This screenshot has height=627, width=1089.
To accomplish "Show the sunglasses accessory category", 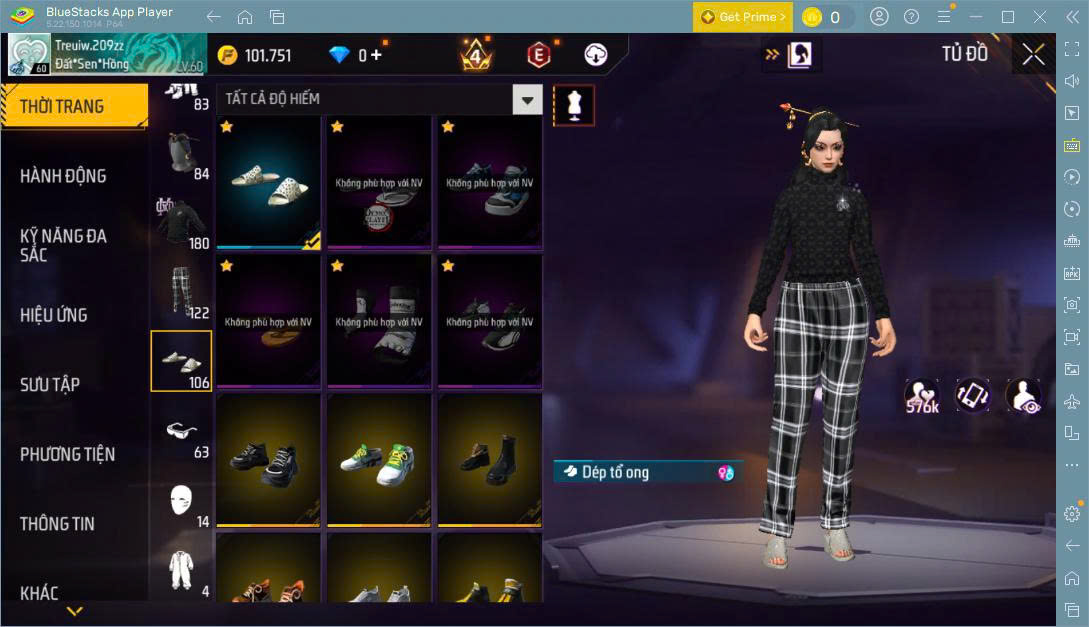I will click(x=181, y=431).
